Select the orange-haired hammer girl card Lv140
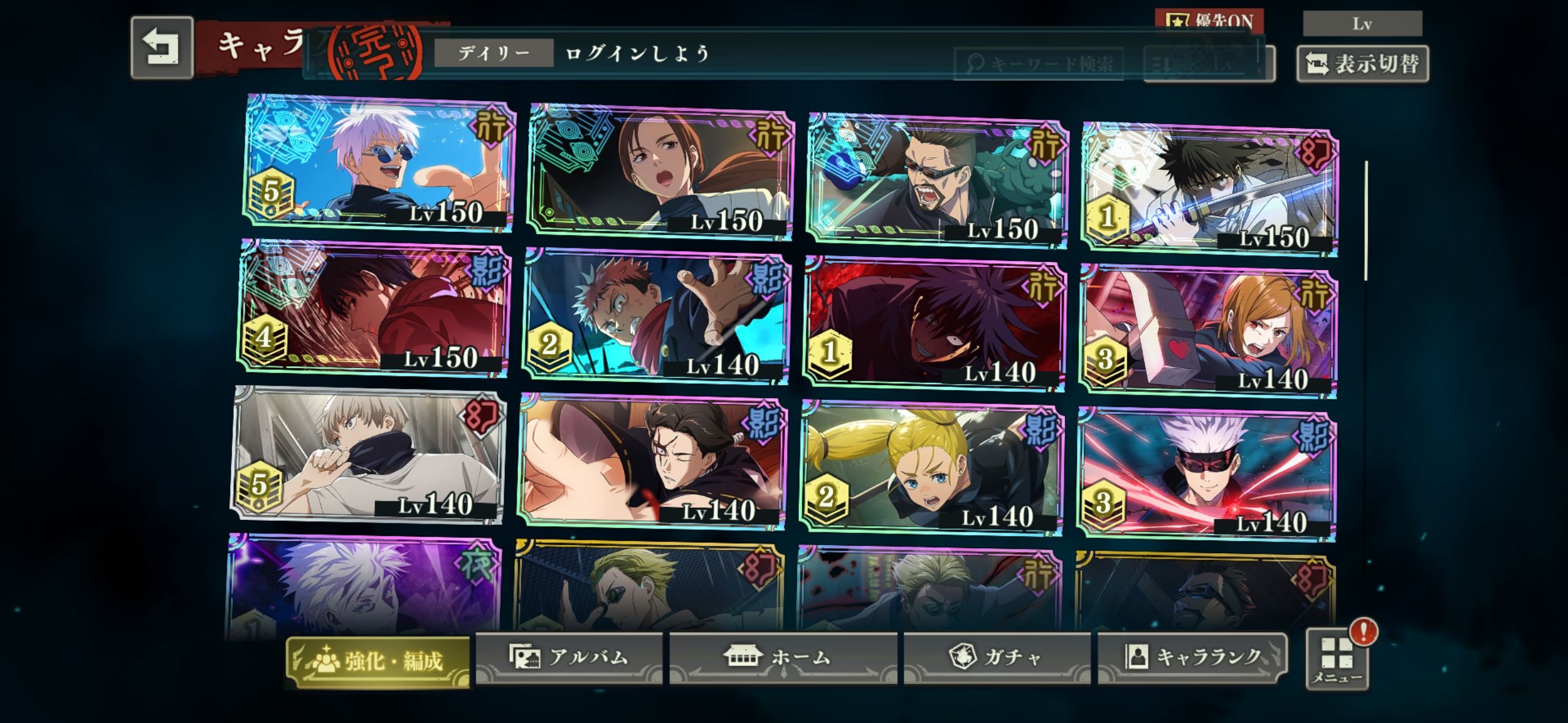 tap(1207, 331)
